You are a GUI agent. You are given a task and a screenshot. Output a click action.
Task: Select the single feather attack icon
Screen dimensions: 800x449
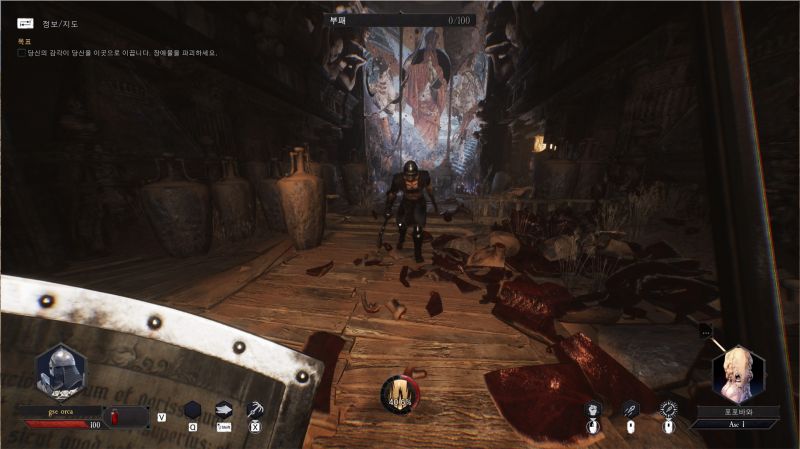[631, 409]
